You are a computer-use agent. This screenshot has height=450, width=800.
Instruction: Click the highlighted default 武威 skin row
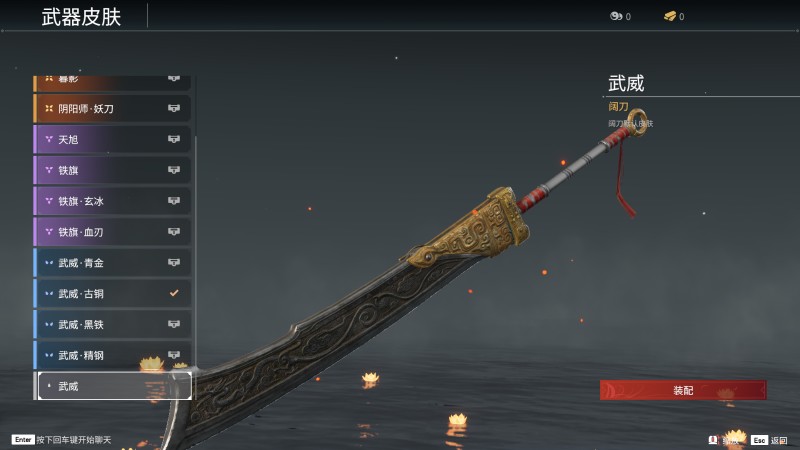[112, 386]
